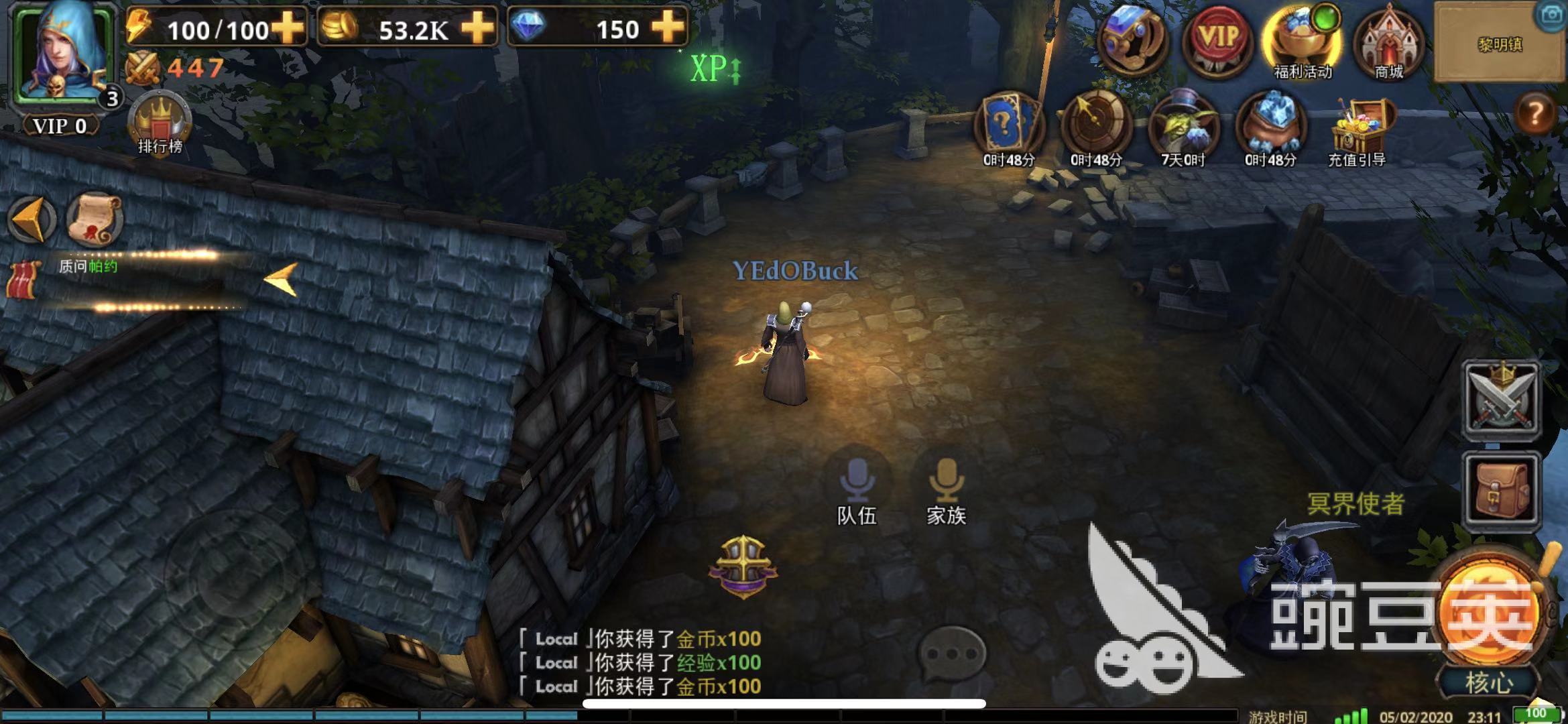Open the crossed swords battle menu
Screen dimensions: 1568x724
coord(1500,400)
